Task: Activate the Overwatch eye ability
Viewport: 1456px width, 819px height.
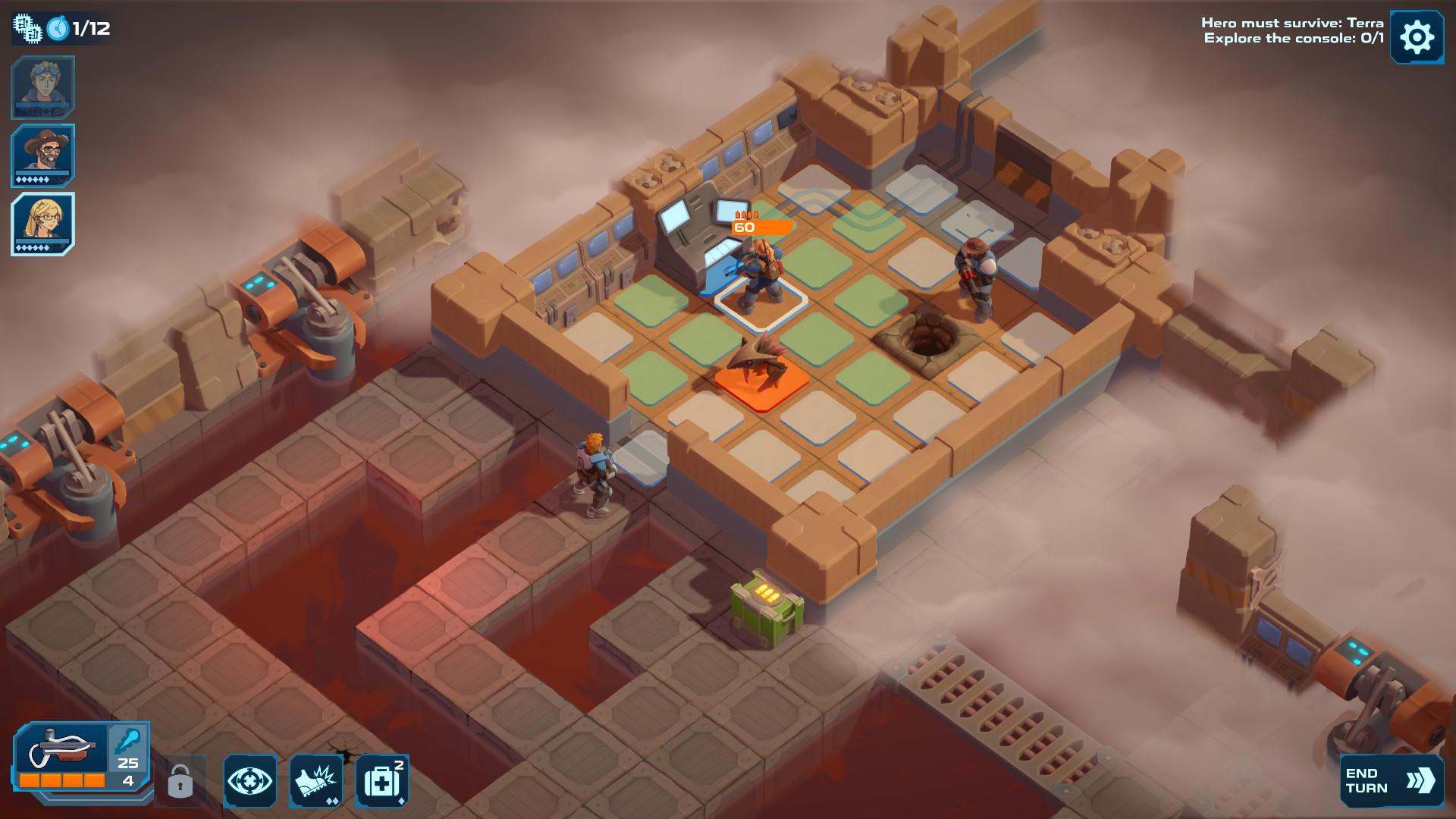Action: coord(252,779)
